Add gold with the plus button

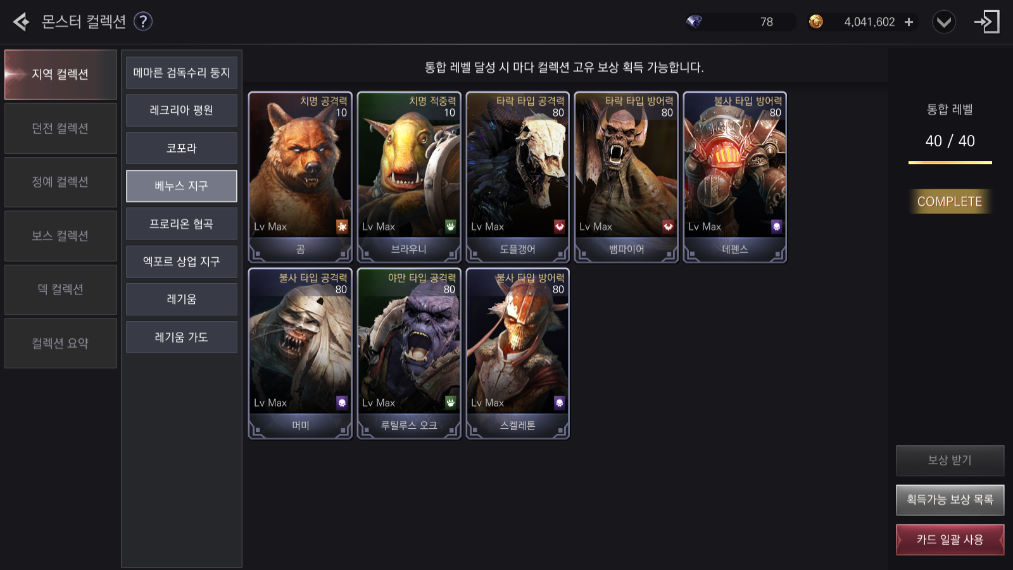[909, 22]
